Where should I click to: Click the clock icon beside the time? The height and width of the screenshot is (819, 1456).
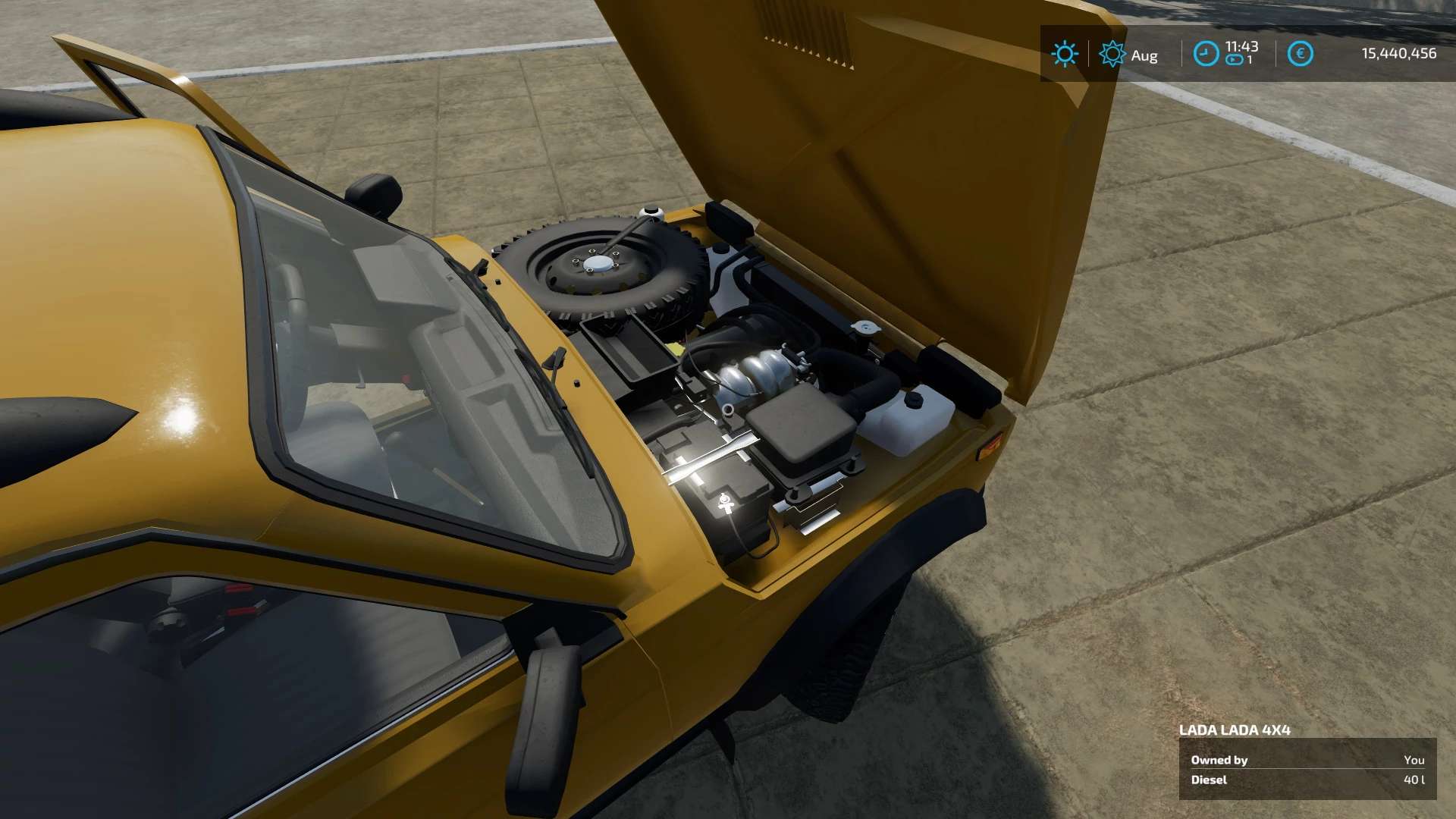1206,54
